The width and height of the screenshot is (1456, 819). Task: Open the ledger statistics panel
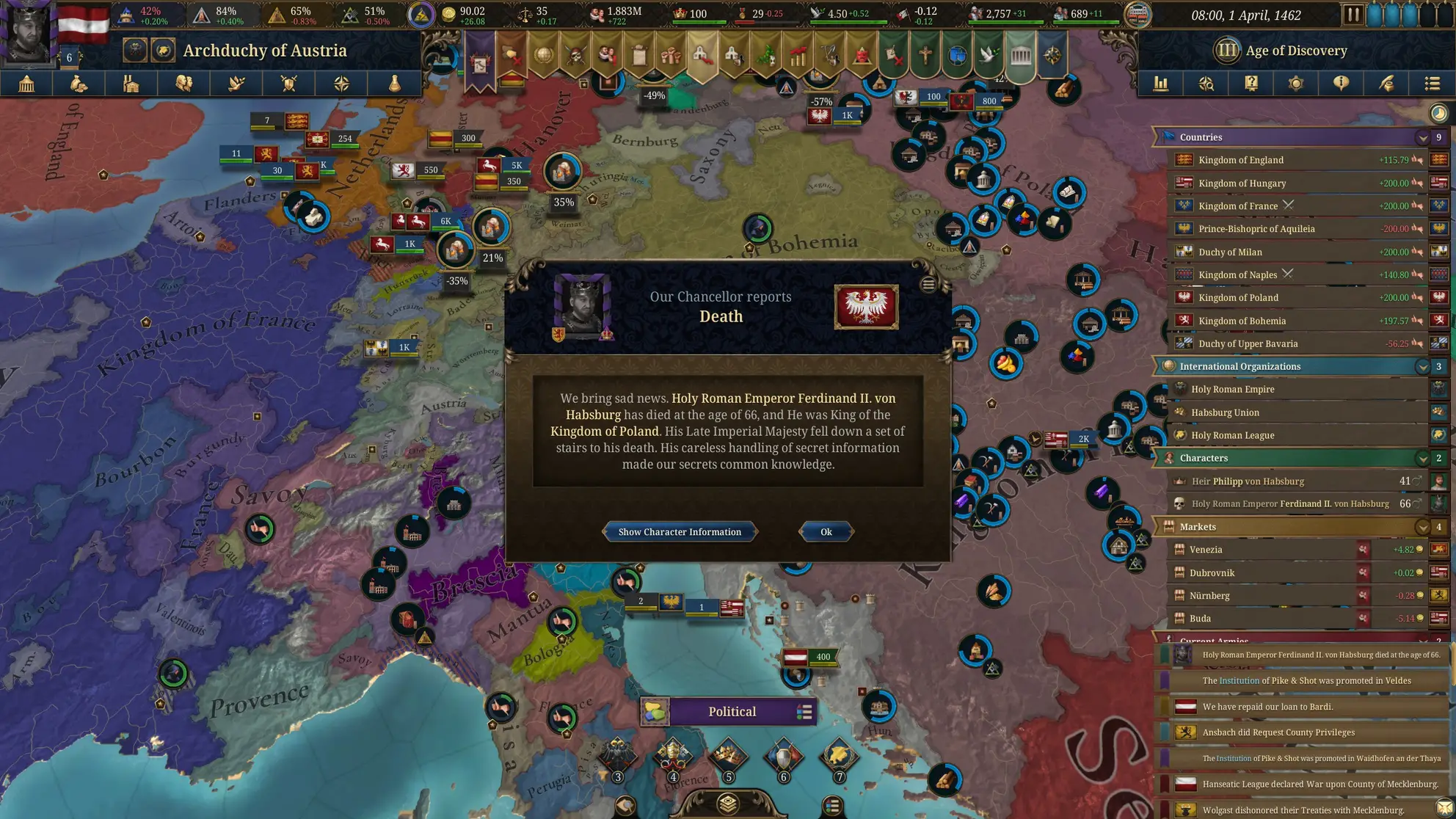click(x=1160, y=84)
